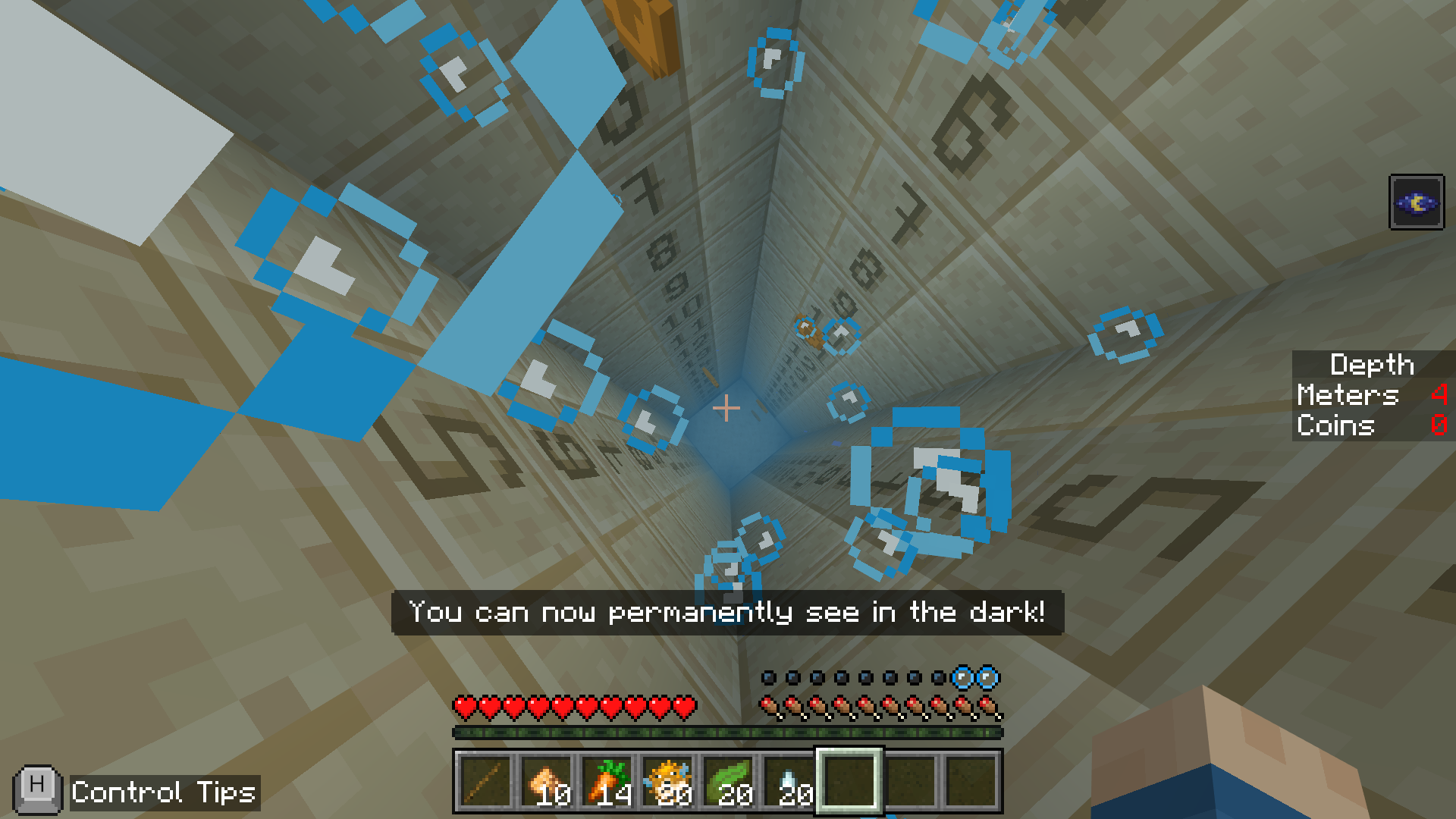Click the red Meters value in the Depth panel
The image size is (1456, 819).
pyautogui.click(x=1437, y=396)
